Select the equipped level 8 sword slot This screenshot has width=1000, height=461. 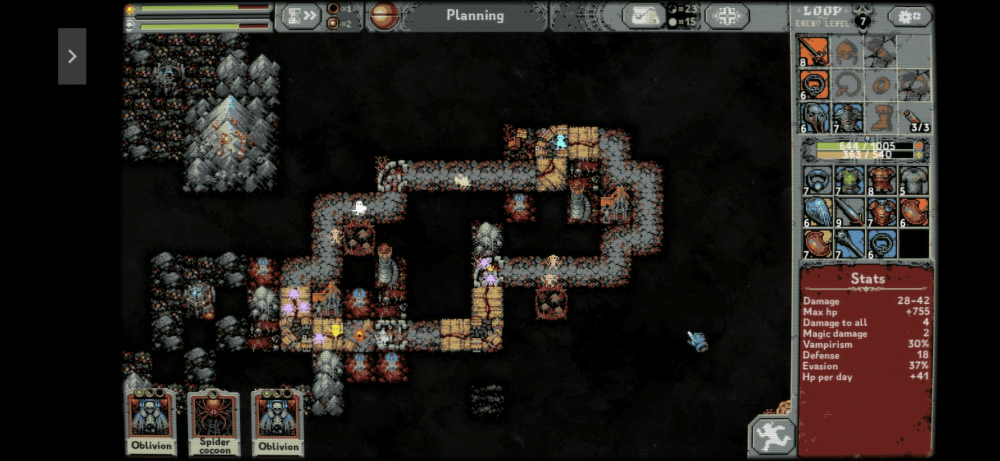tap(814, 52)
